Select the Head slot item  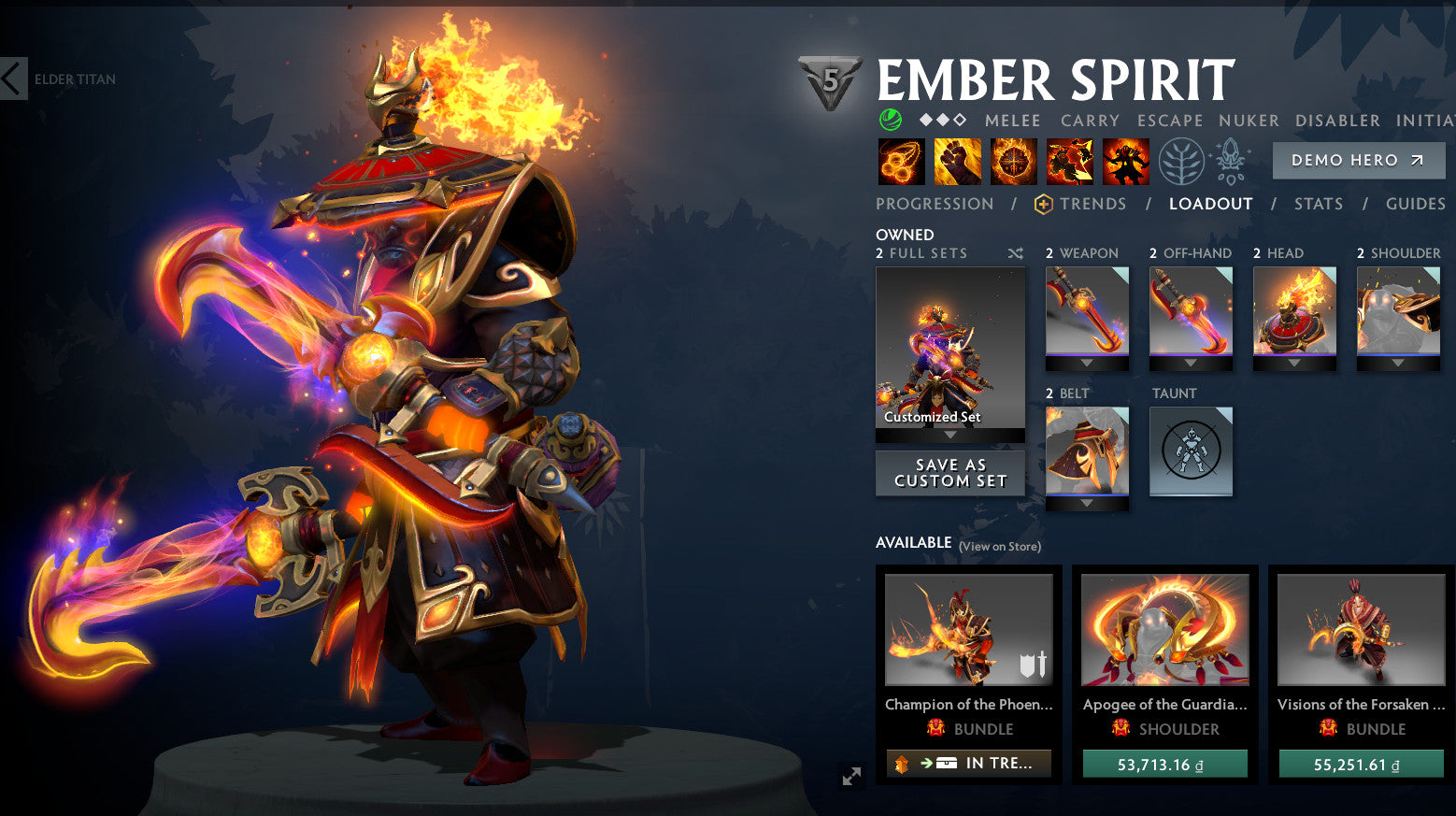(x=1294, y=312)
